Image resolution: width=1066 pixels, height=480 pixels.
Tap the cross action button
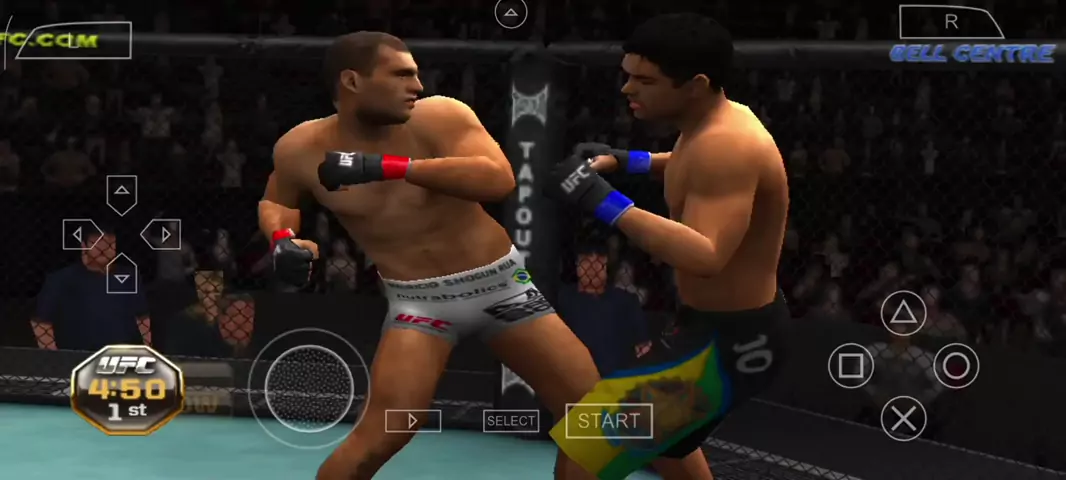[903, 418]
